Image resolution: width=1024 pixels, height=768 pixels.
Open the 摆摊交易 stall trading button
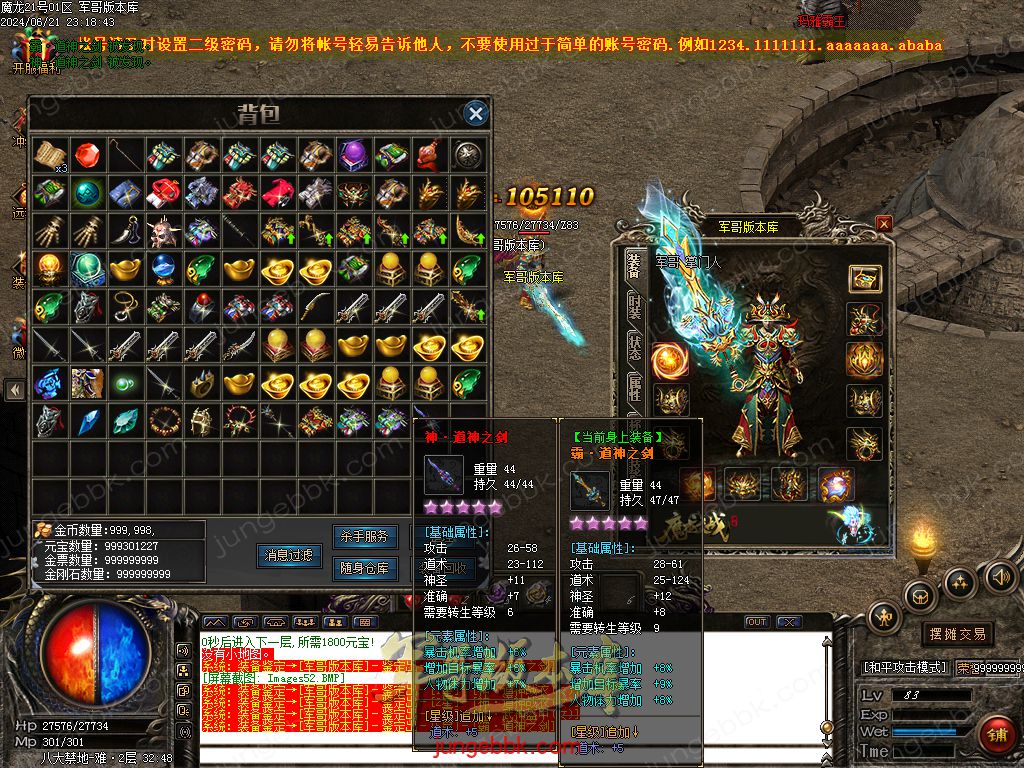957,634
